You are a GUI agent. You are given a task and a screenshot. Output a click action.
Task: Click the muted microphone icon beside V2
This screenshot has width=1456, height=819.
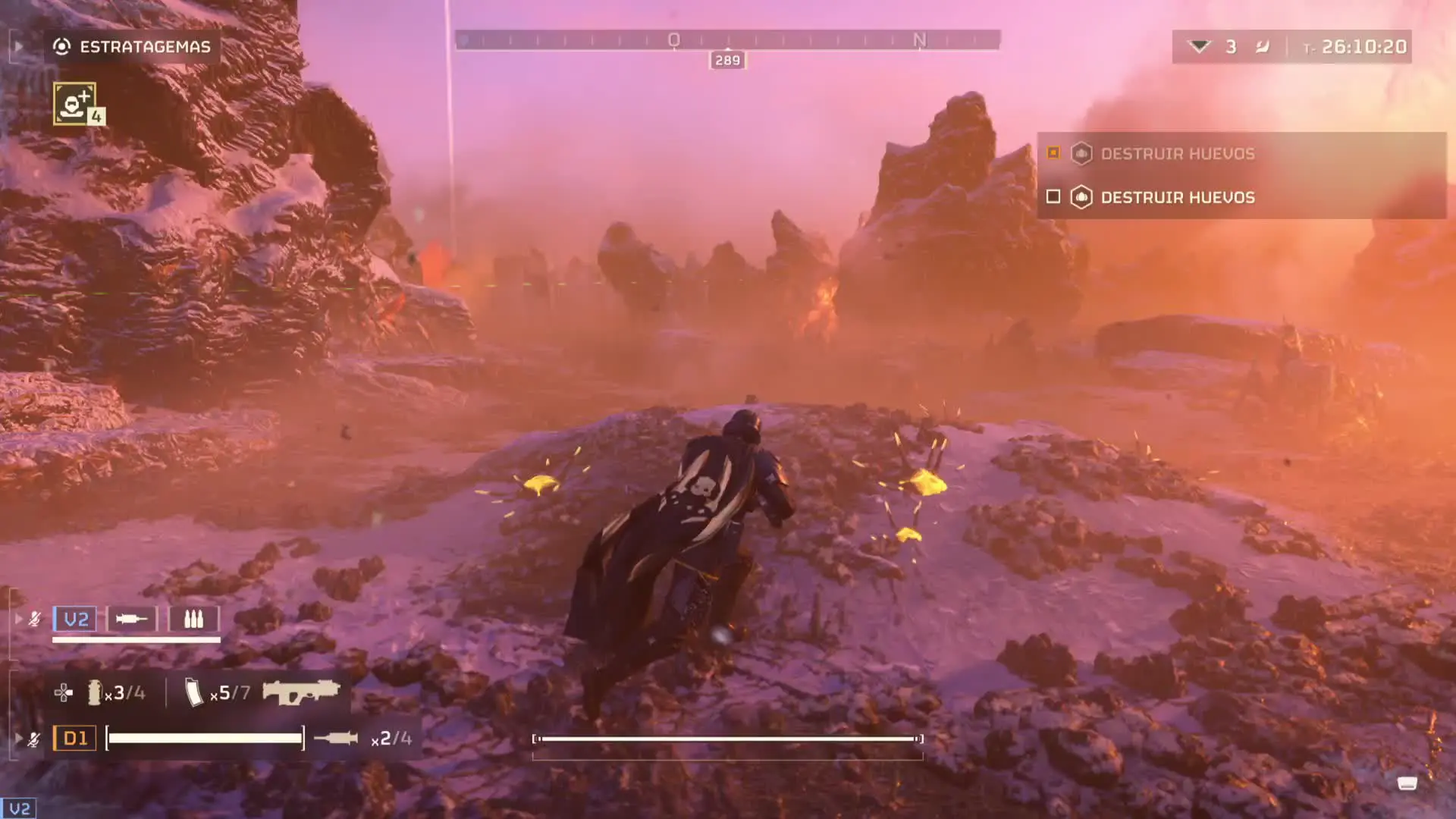coord(35,620)
